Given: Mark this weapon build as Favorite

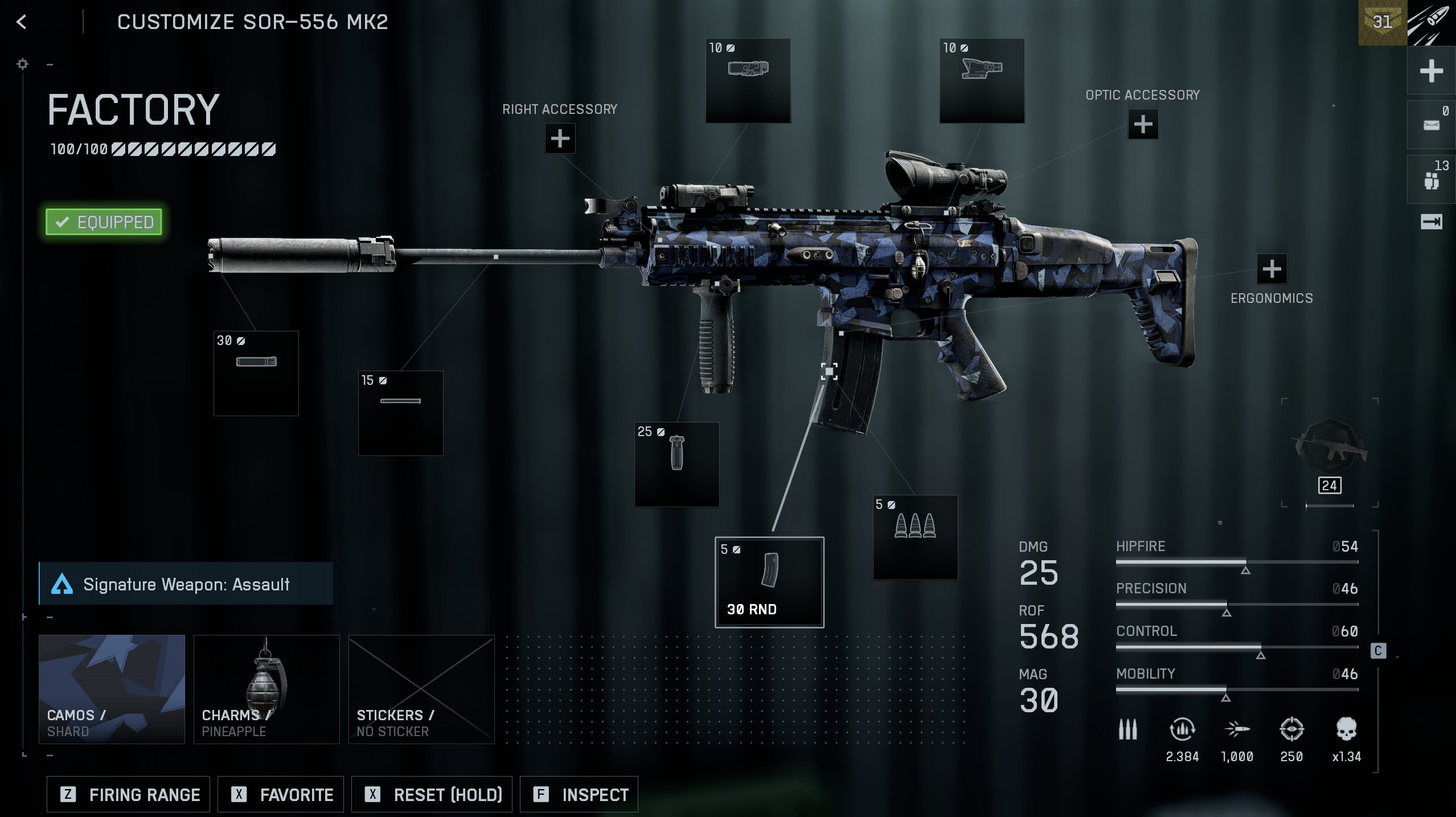Looking at the screenshot, I should [281, 794].
